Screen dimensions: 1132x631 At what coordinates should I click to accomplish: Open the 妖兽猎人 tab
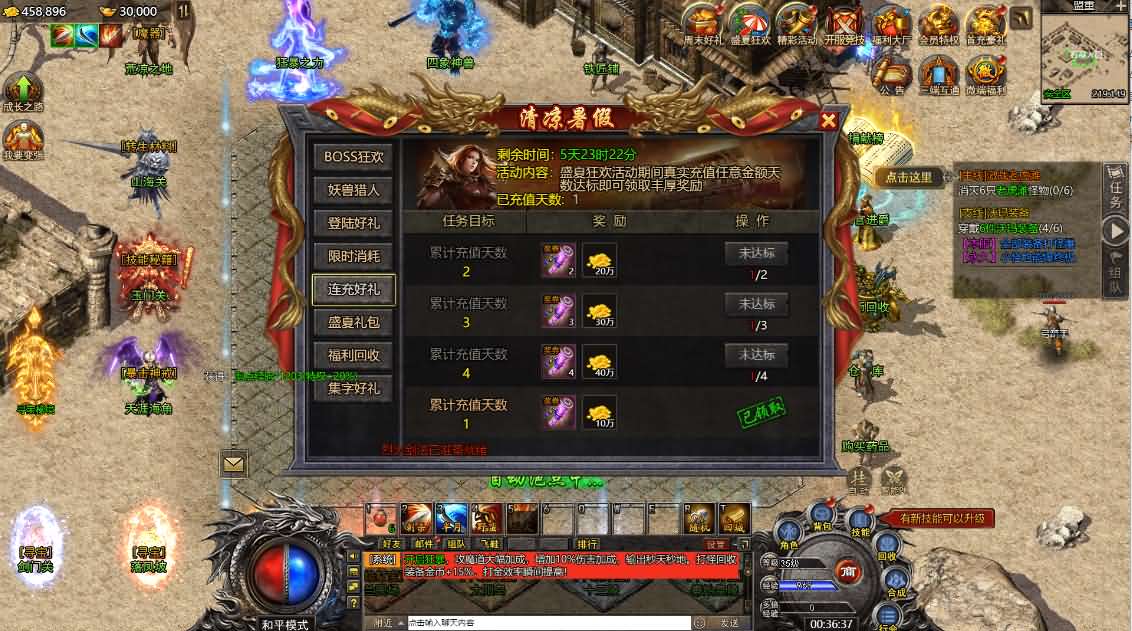[353, 190]
